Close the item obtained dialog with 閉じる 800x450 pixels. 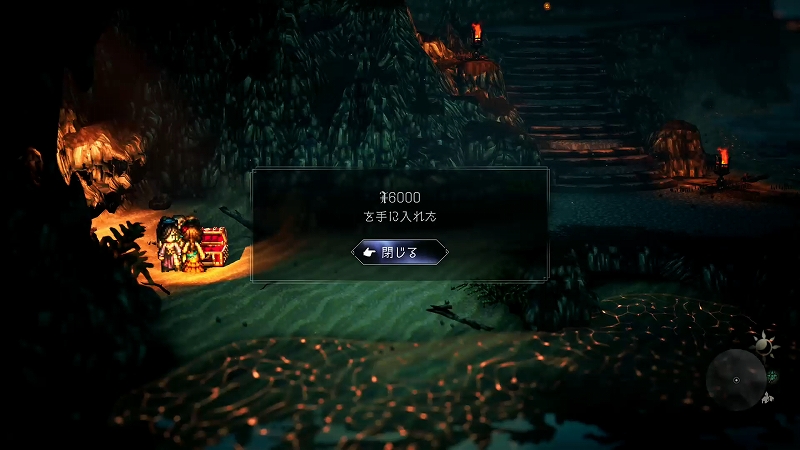point(400,252)
